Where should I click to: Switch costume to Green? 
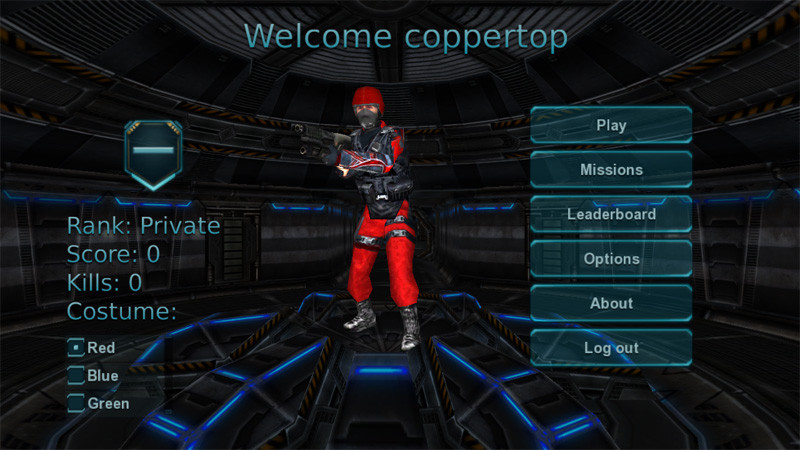coord(76,404)
